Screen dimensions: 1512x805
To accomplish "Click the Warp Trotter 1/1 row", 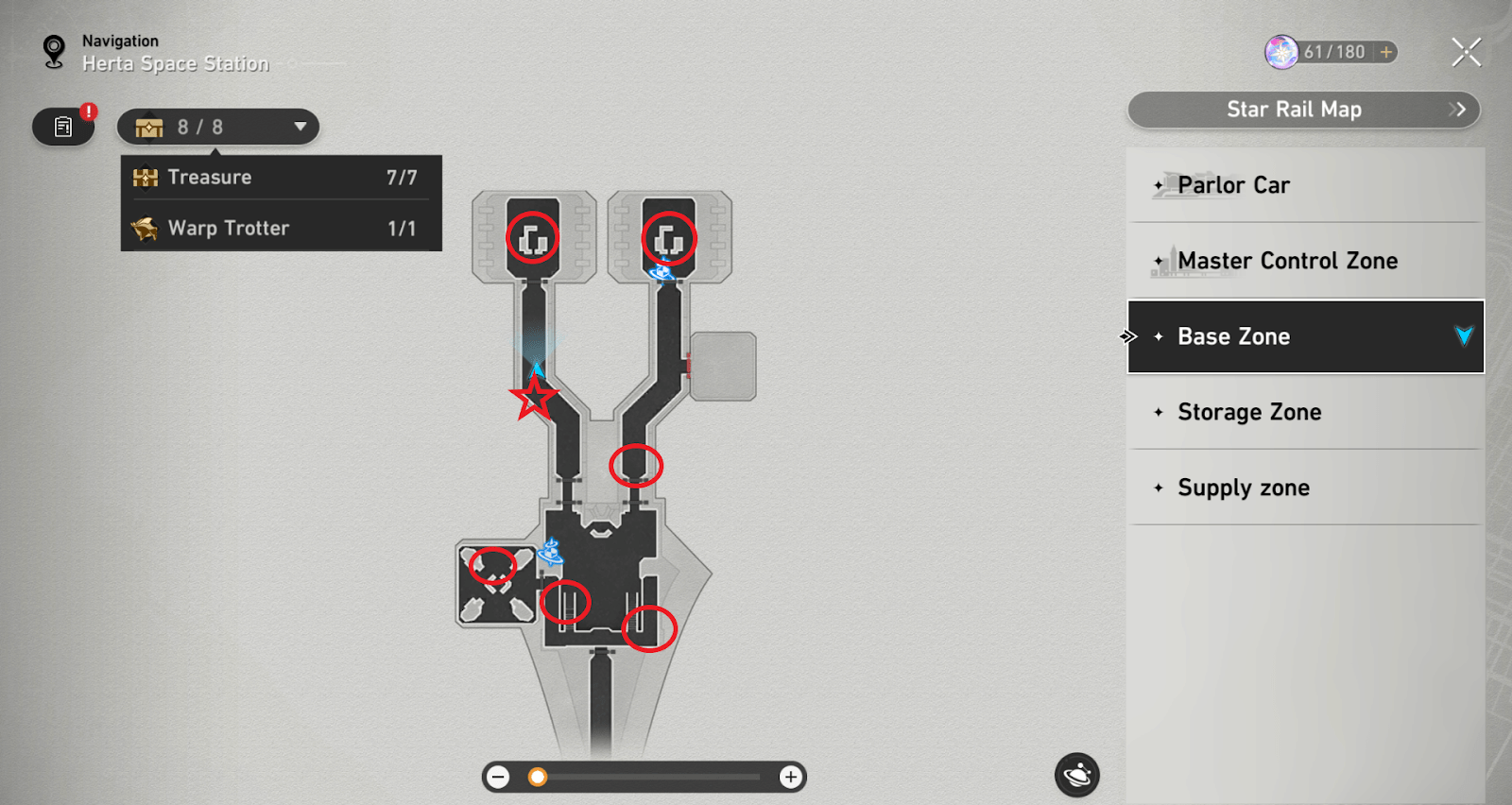I will click(x=281, y=228).
